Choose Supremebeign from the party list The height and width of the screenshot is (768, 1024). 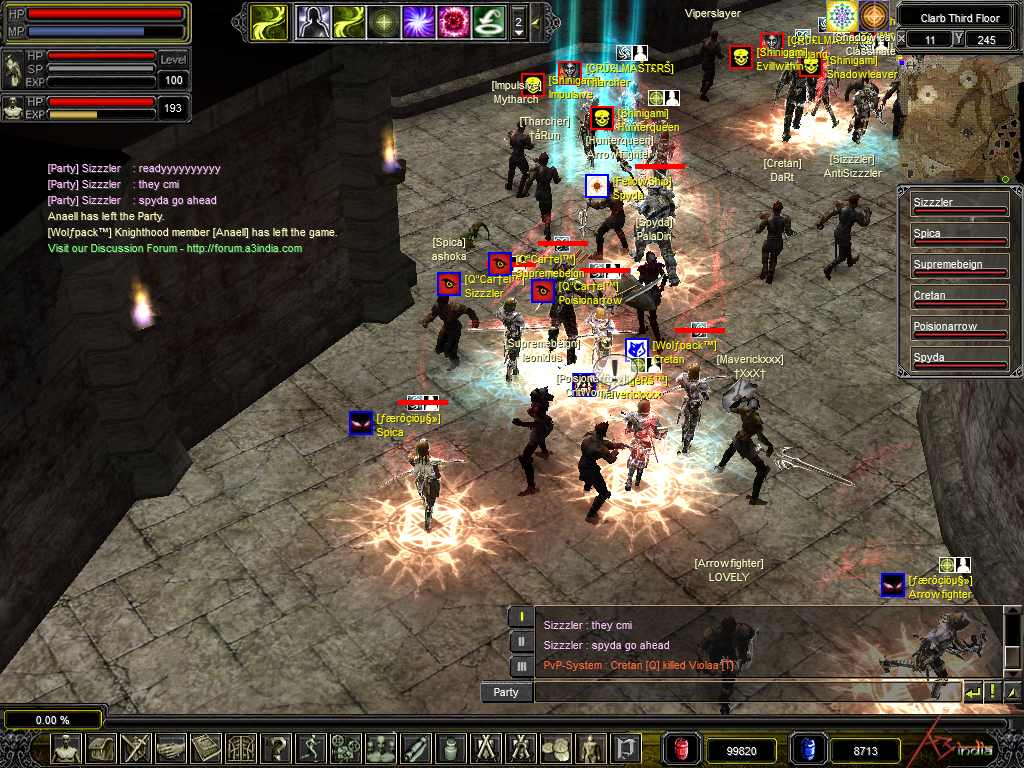pyautogui.click(x=959, y=266)
